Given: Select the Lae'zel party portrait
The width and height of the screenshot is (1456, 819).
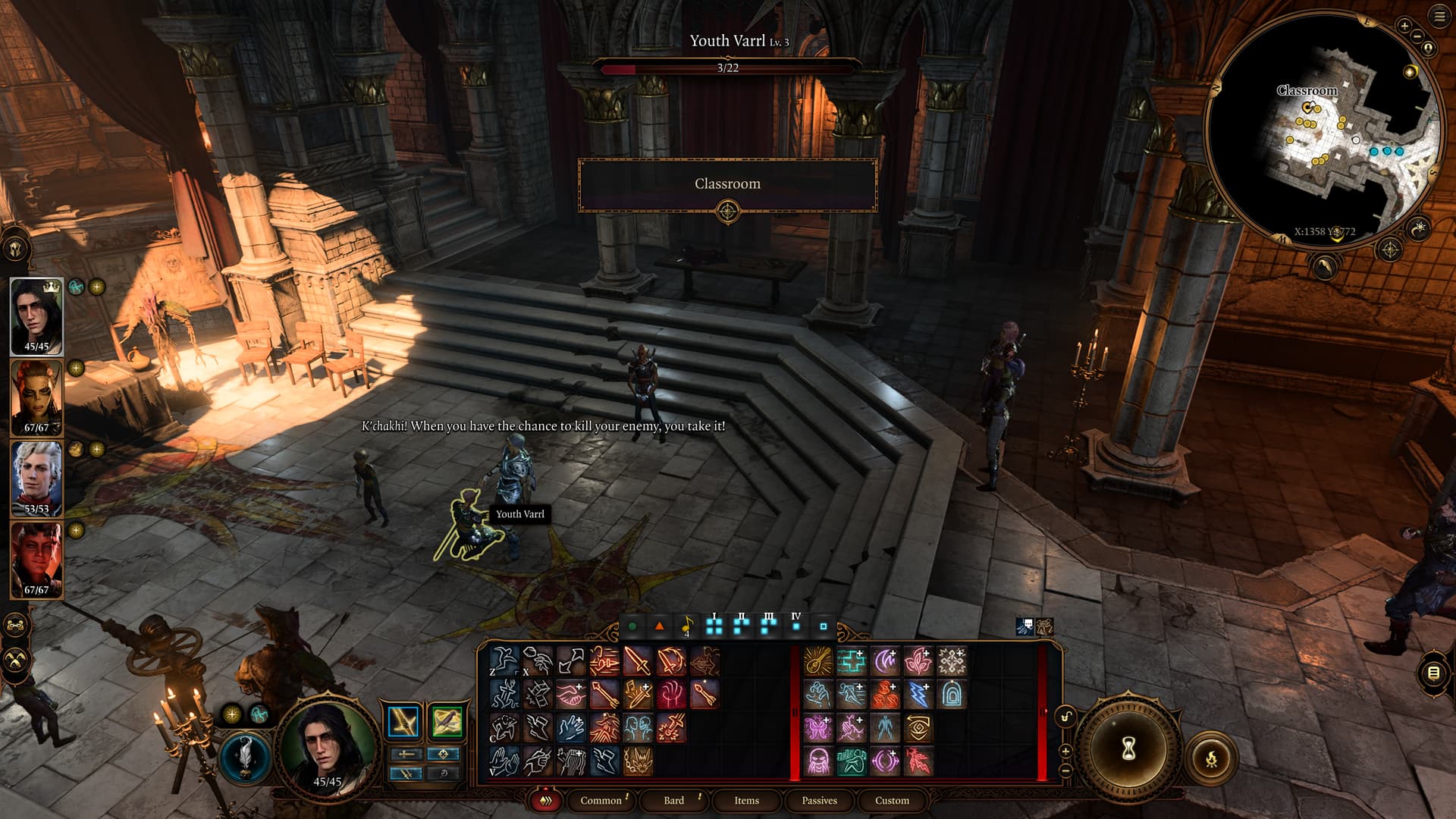Looking at the screenshot, I should point(36,397).
